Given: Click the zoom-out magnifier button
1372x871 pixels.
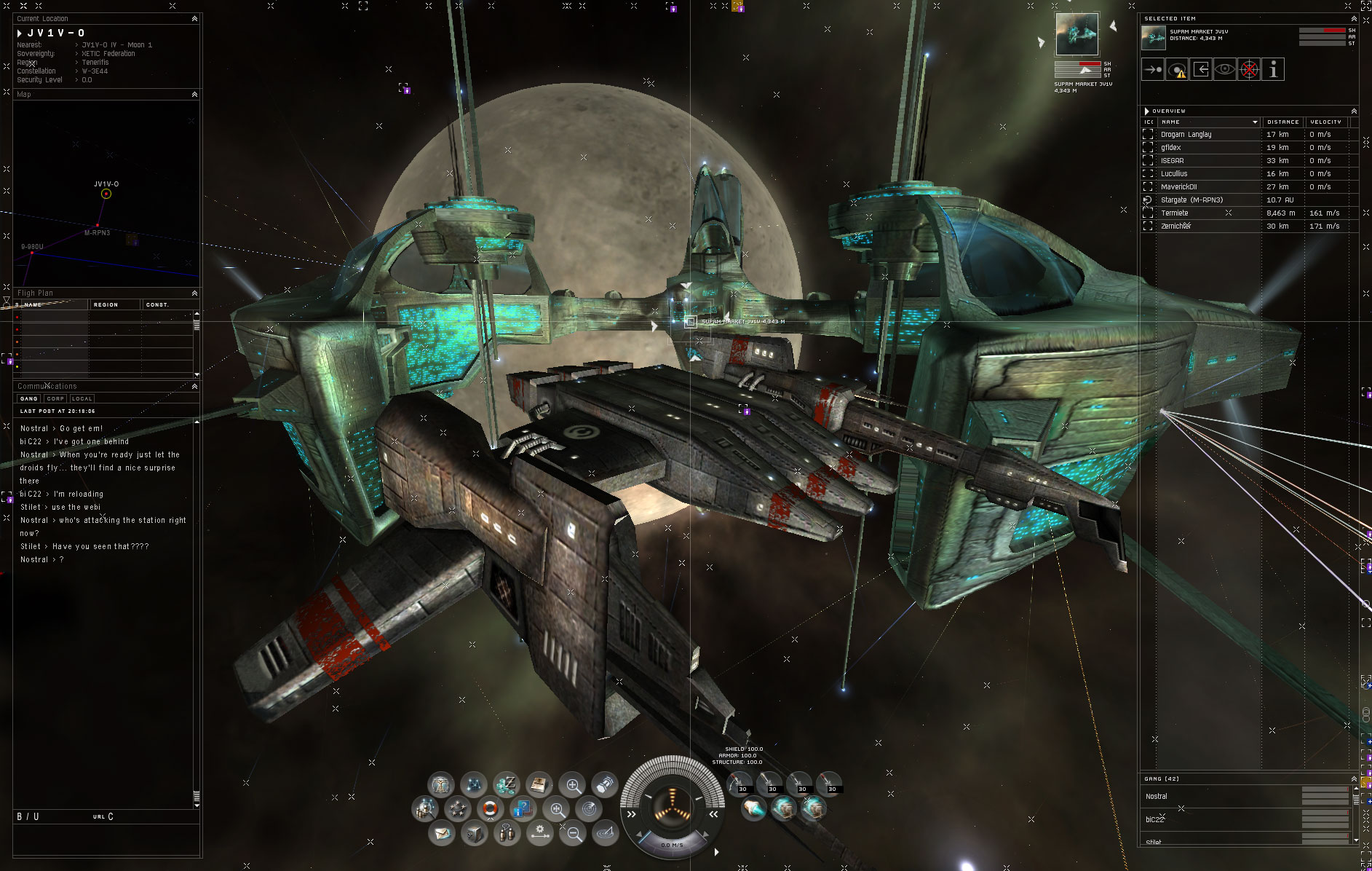Looking at the screenshot, I should pos(574,834).
